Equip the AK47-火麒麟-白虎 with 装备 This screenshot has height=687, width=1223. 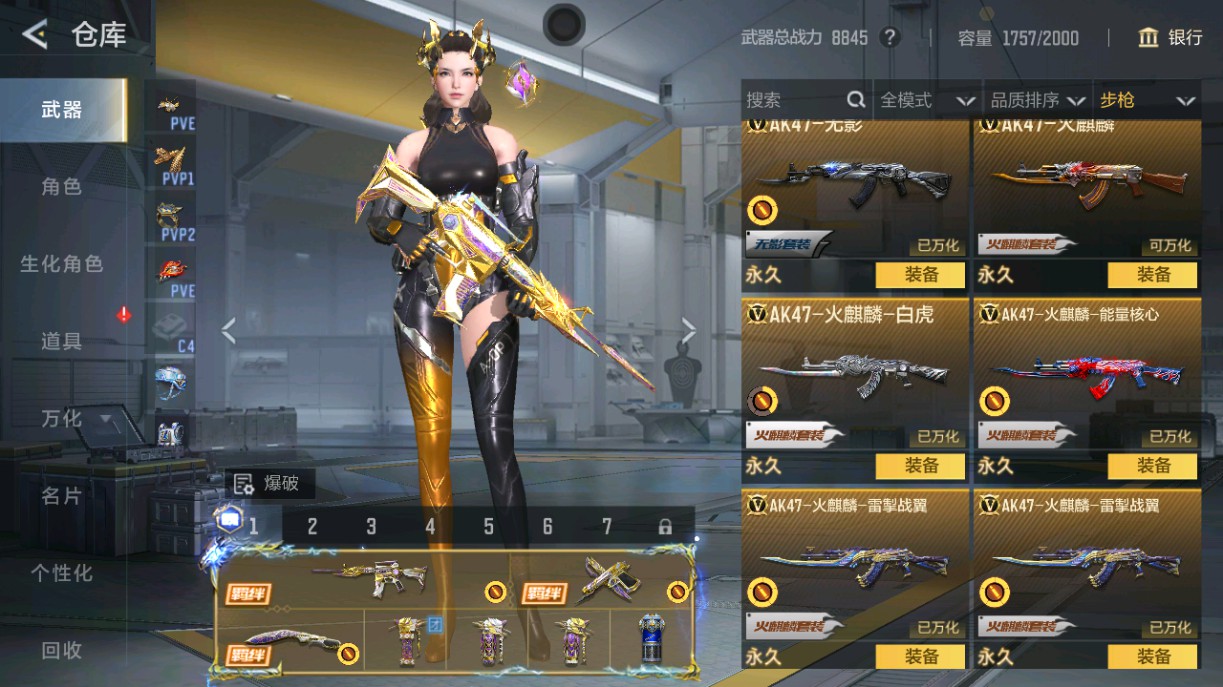tap(920, 466)
